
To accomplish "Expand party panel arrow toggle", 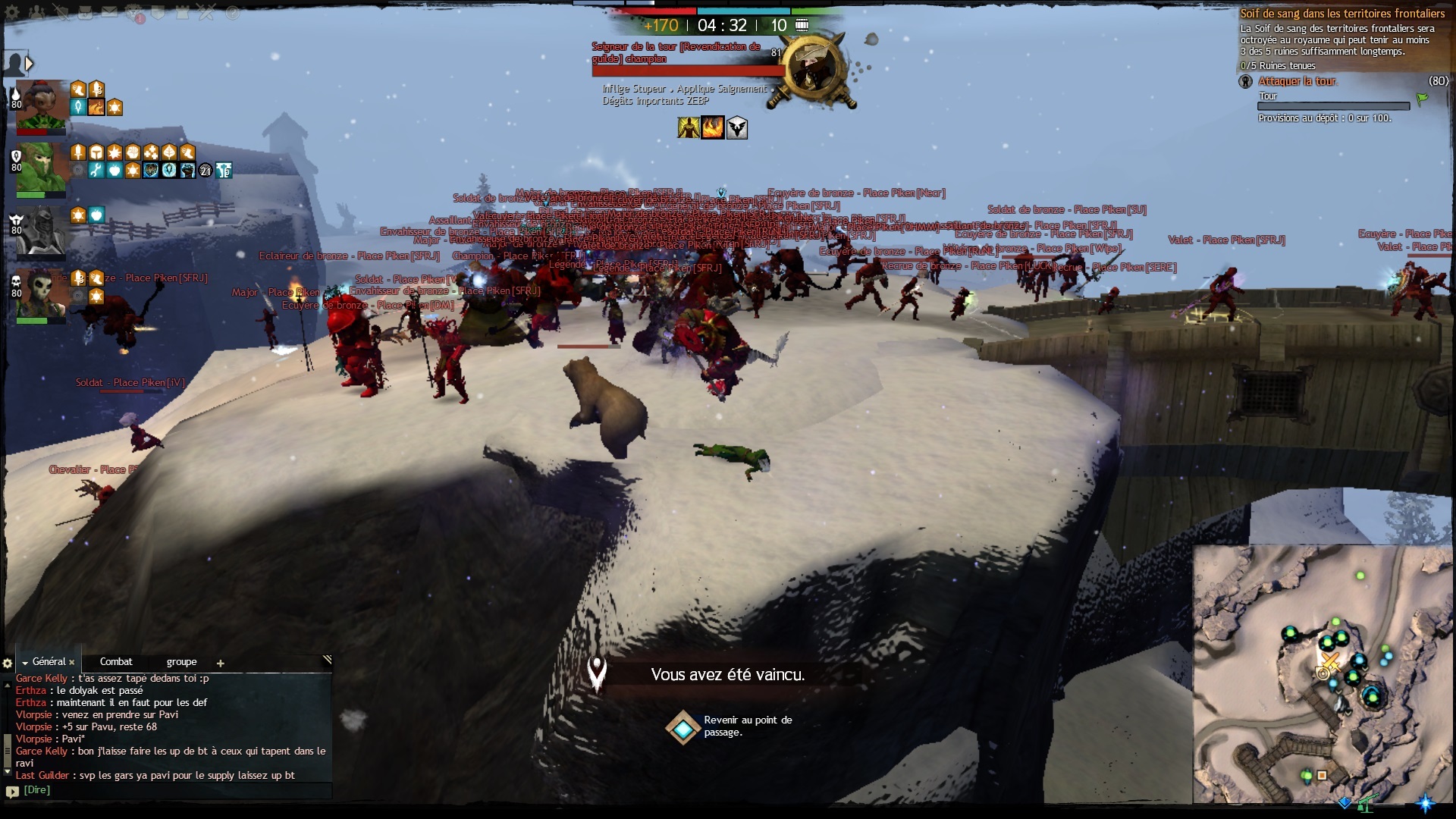I will pyautogui.click(x=30, y=64).
